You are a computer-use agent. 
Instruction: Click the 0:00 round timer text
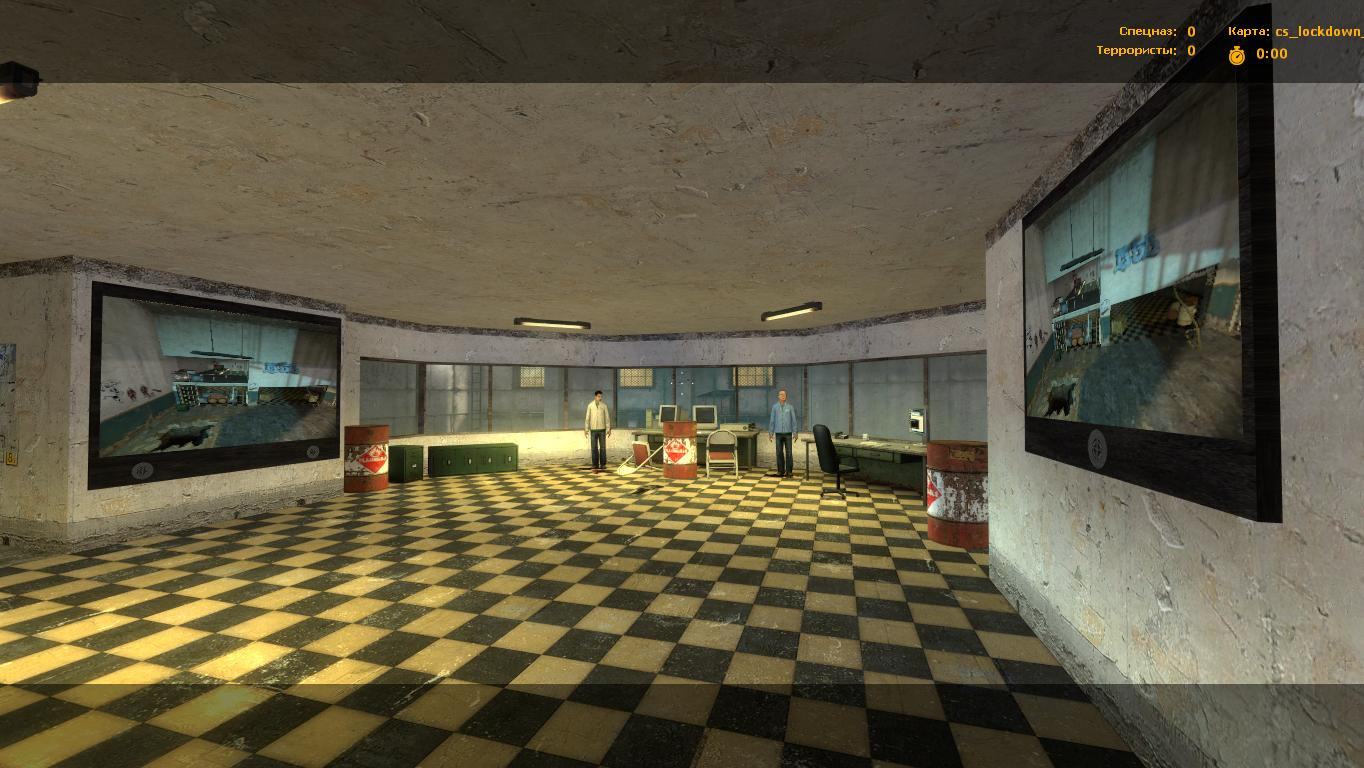point(1270,55)
